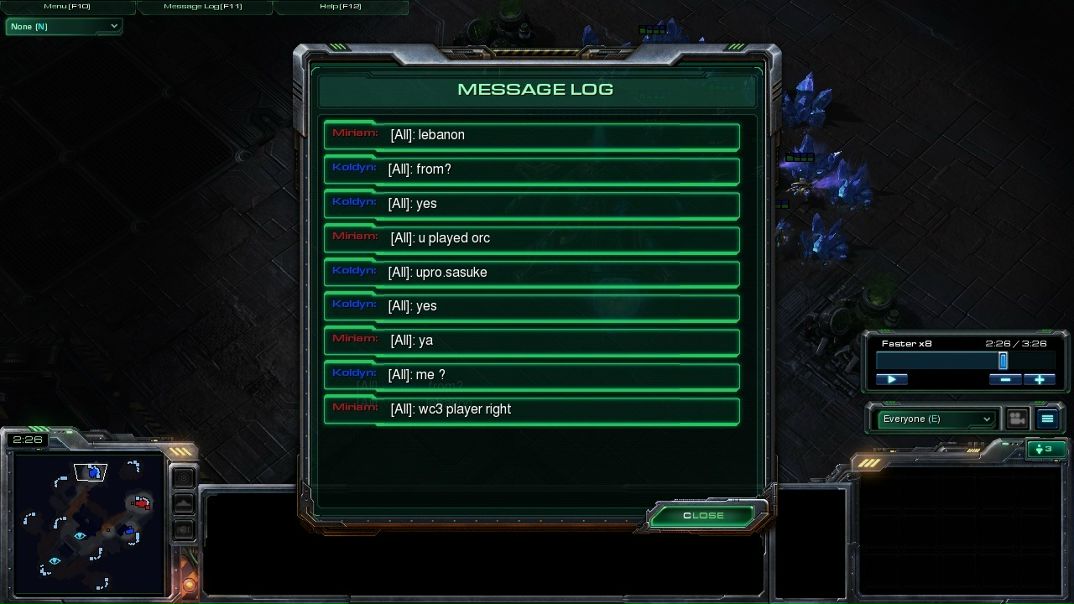Toggle the camera icon button
Image resolution: width=1074 pixels, height=604 pixels.
click(1017, 419)
